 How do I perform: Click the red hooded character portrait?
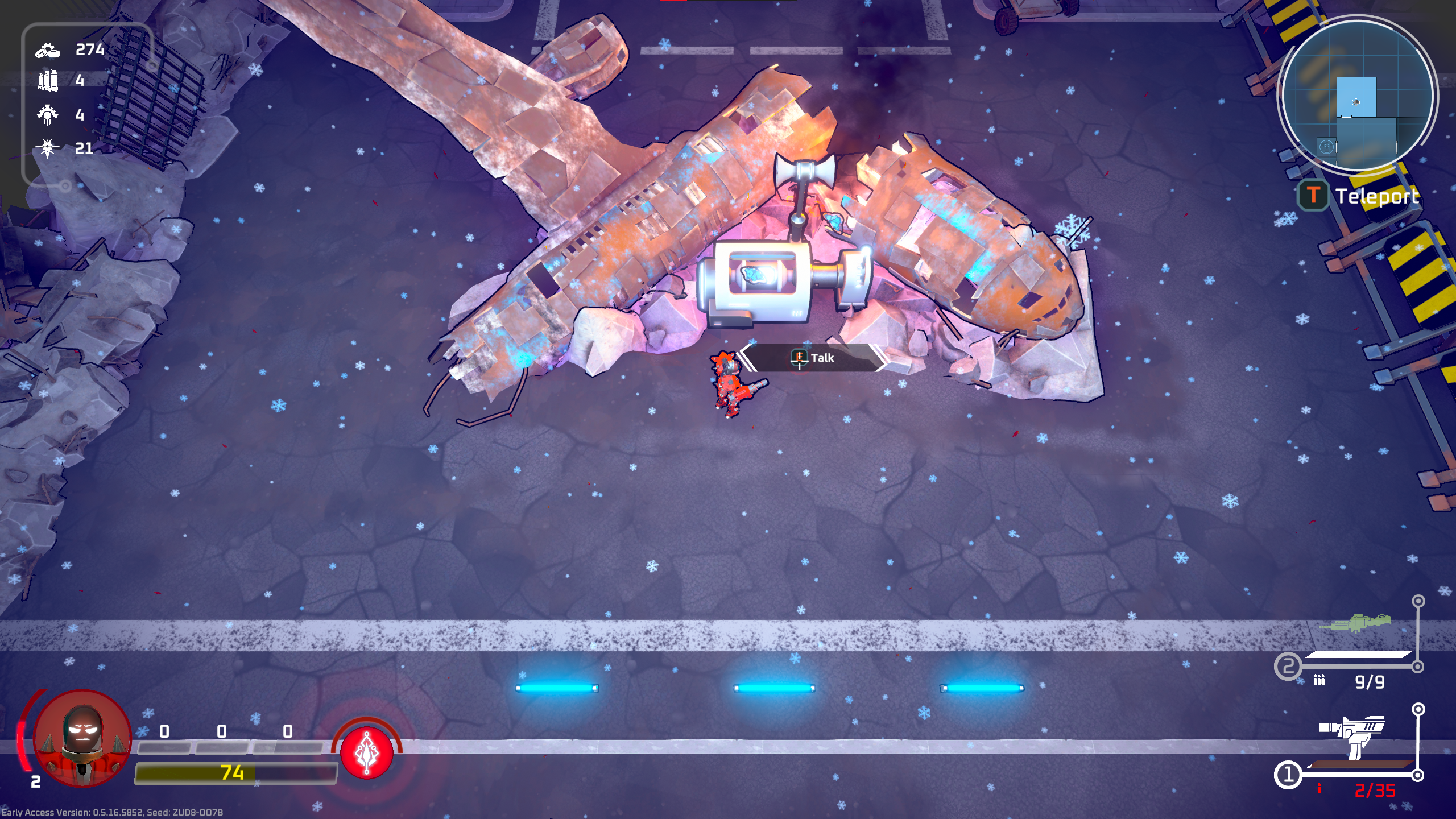tap(83, 738)
